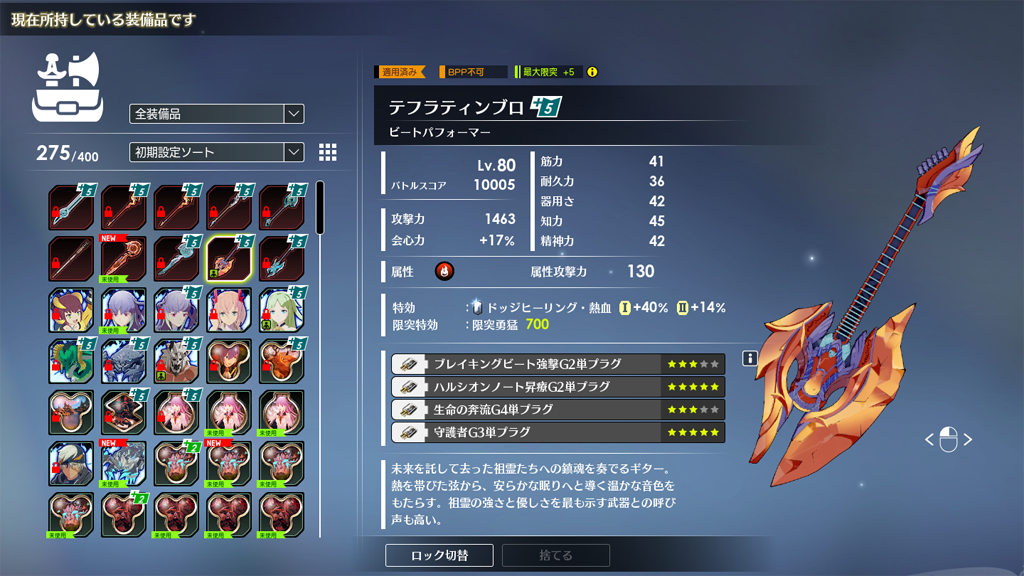Choose the 生命の奔流G4 plug row
The image size is (1024, 576).
[557, 410]
